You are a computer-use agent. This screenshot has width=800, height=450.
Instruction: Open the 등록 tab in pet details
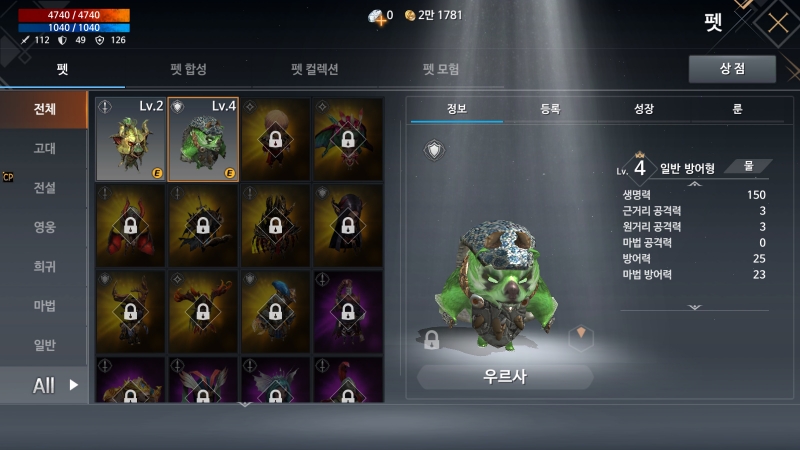point(551,108)
